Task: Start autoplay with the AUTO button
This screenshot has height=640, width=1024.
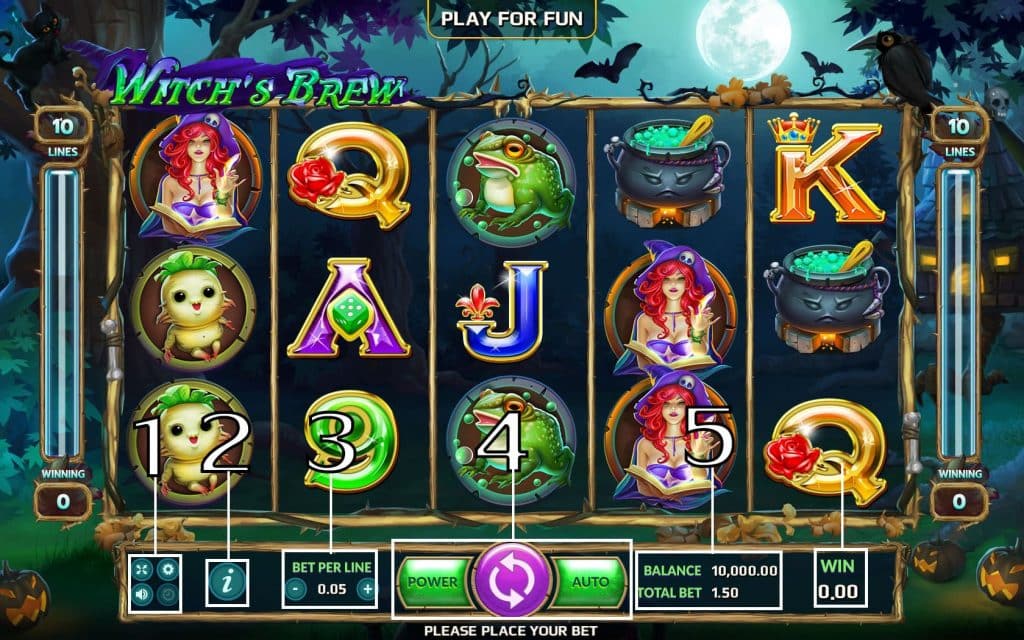Action: coord(589,581)
